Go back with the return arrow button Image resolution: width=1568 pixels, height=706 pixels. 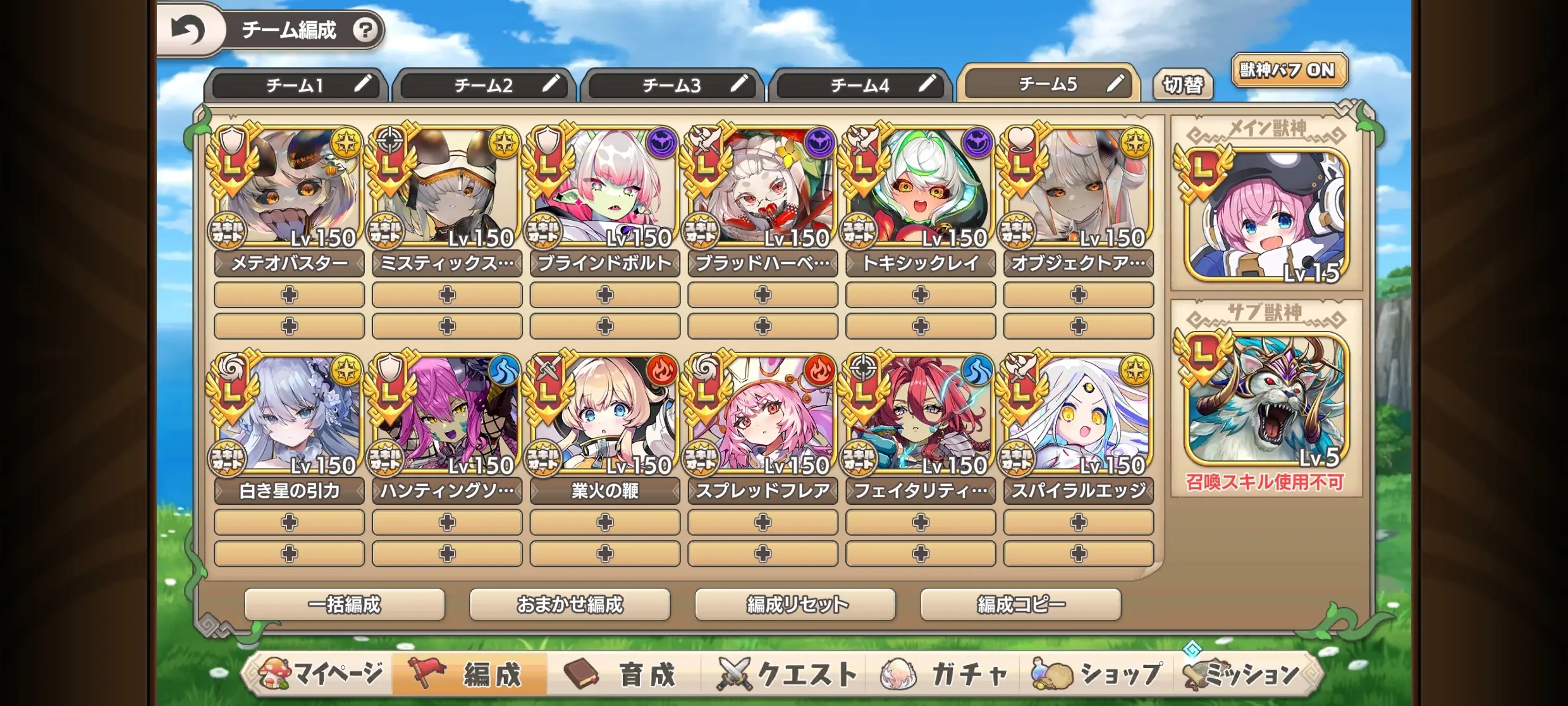[x=188, y=30]
